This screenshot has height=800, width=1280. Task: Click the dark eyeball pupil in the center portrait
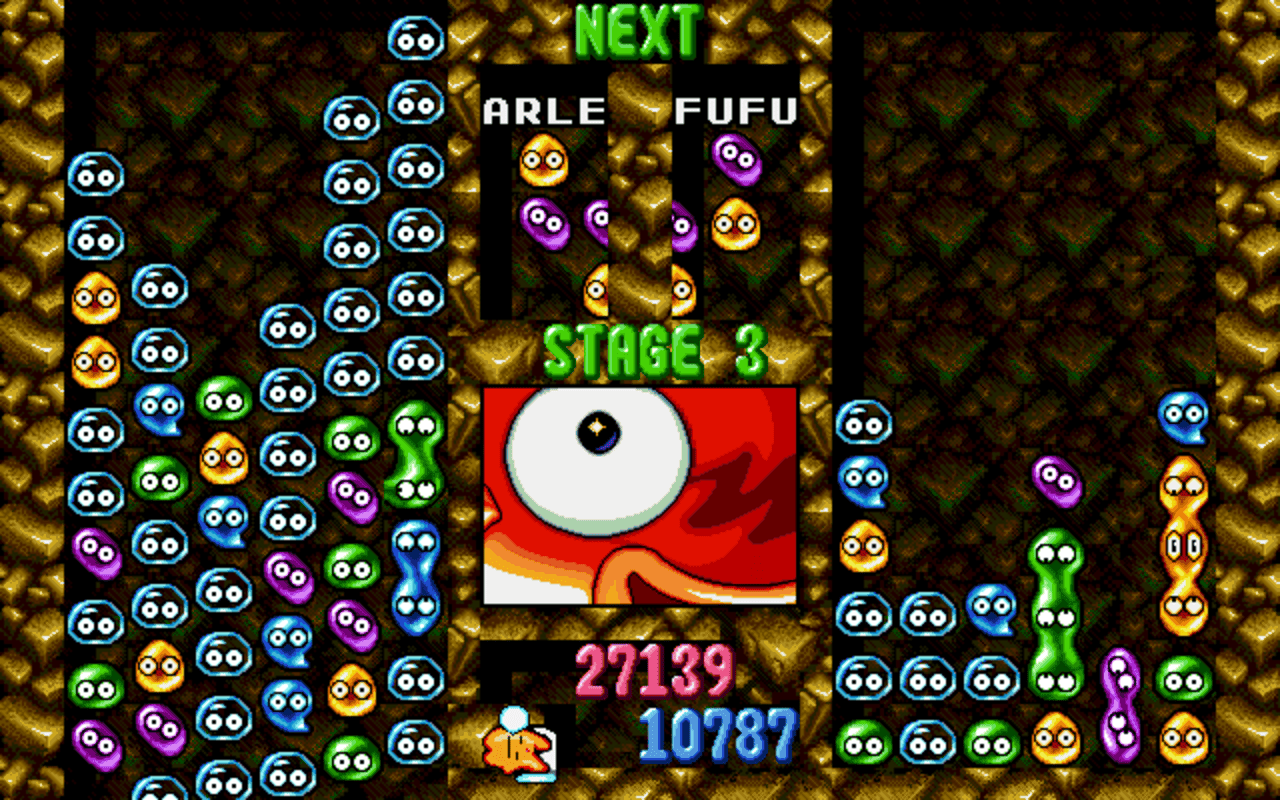click(600, 430)
